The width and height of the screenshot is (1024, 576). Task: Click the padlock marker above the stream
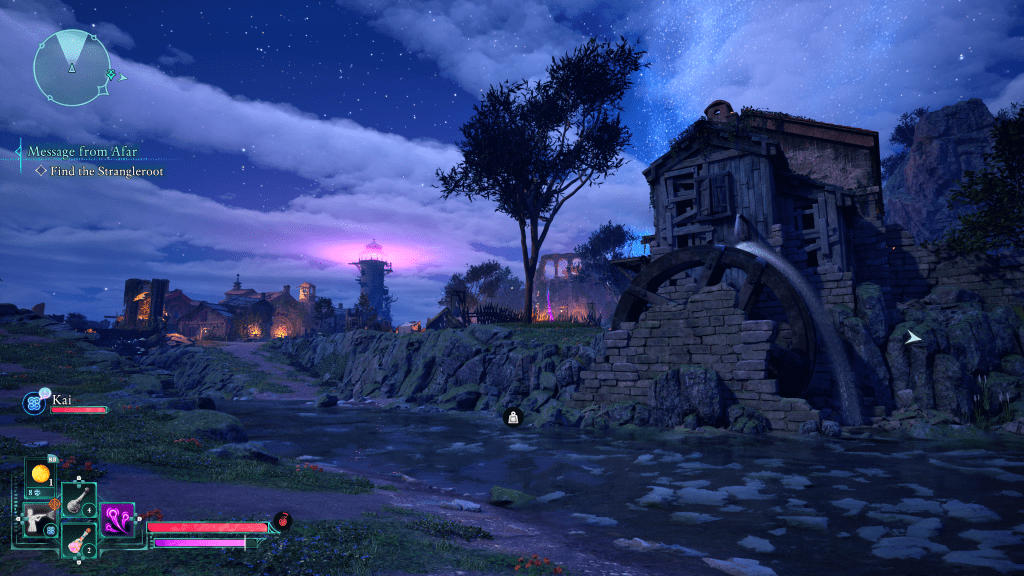pyautogui.click(x=513, y=418)
